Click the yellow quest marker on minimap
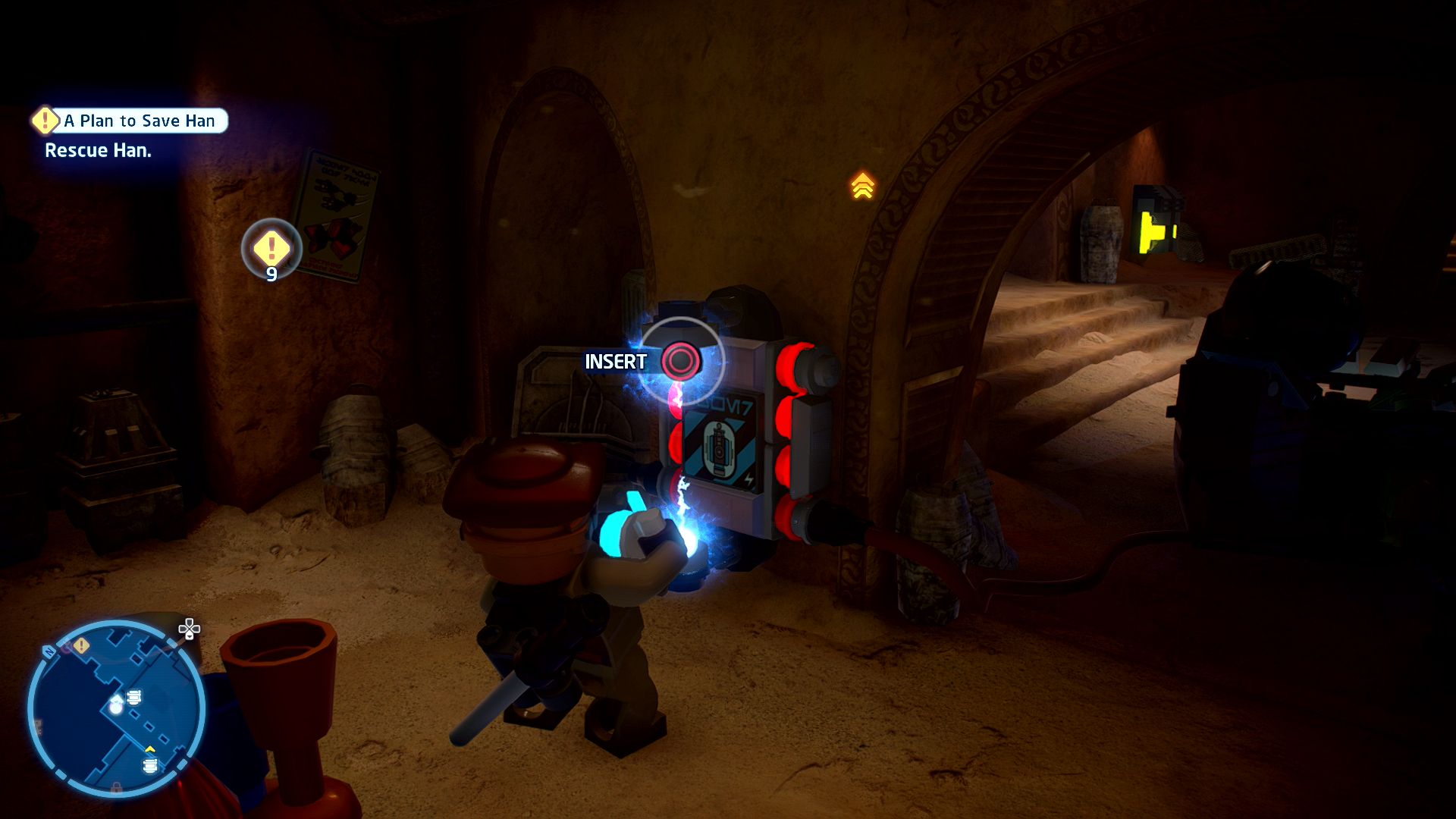 pyautogui.click(x=81, y=646)
